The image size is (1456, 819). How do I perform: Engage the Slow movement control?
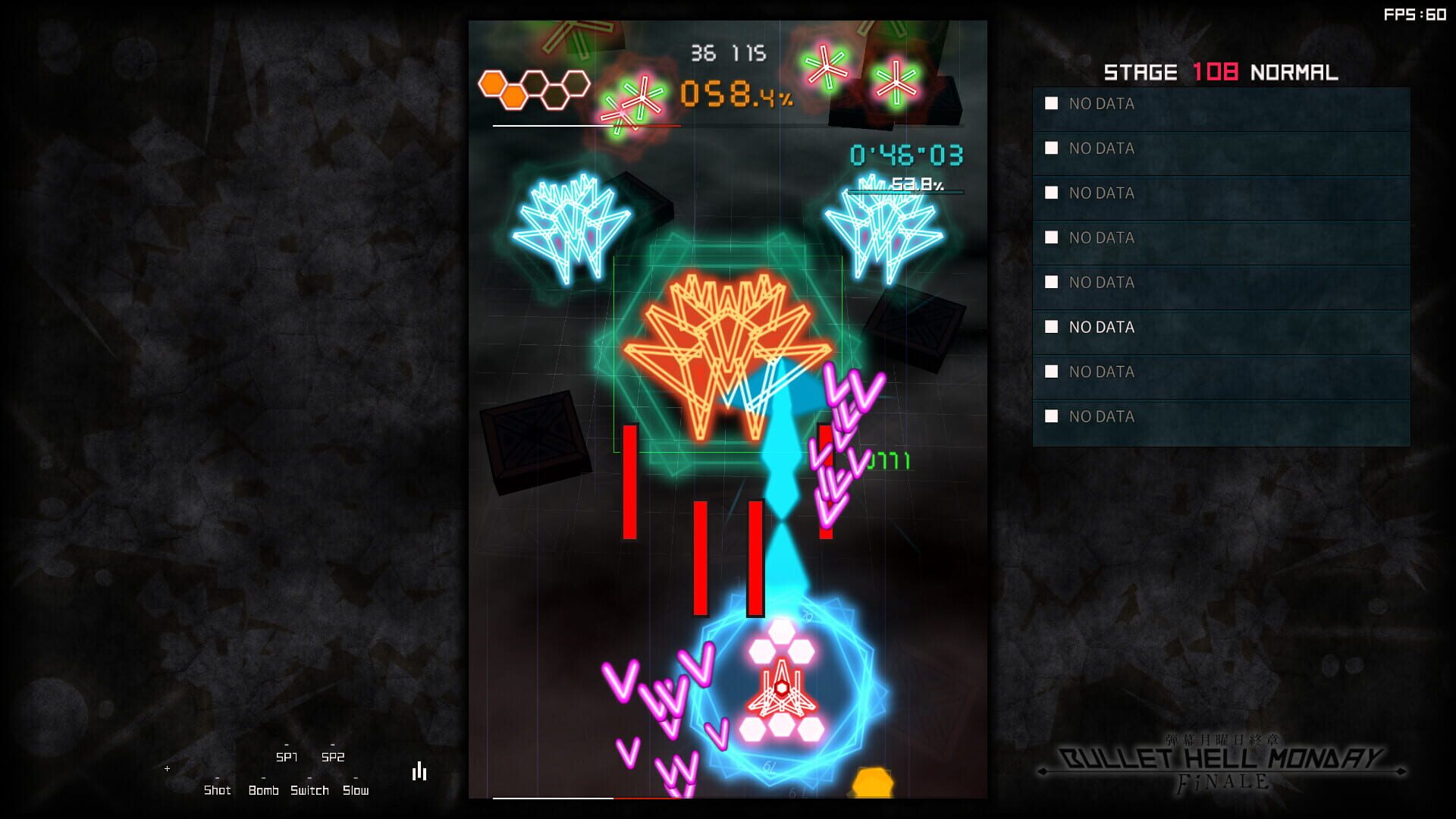(356, 790)
